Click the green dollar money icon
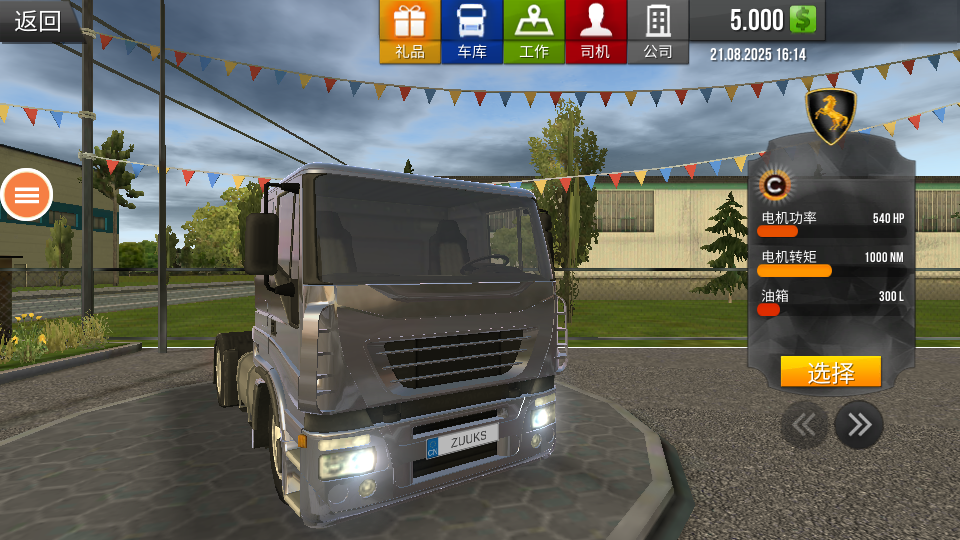 click(803, 20)
